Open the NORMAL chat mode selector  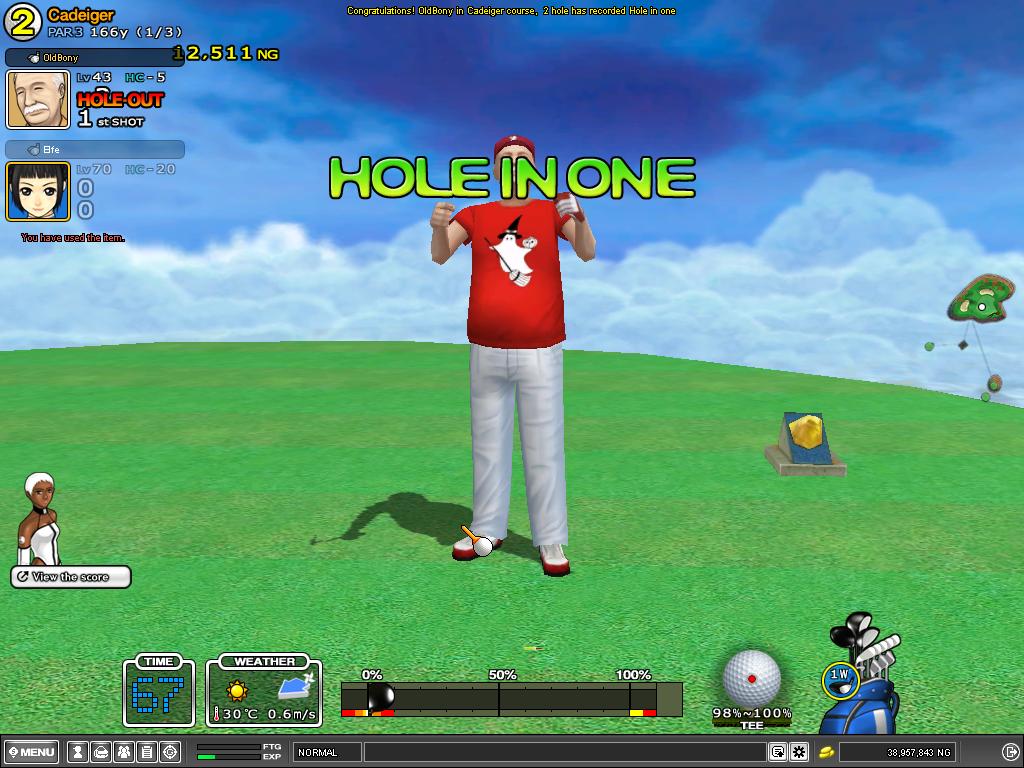(x=327, y=752)
